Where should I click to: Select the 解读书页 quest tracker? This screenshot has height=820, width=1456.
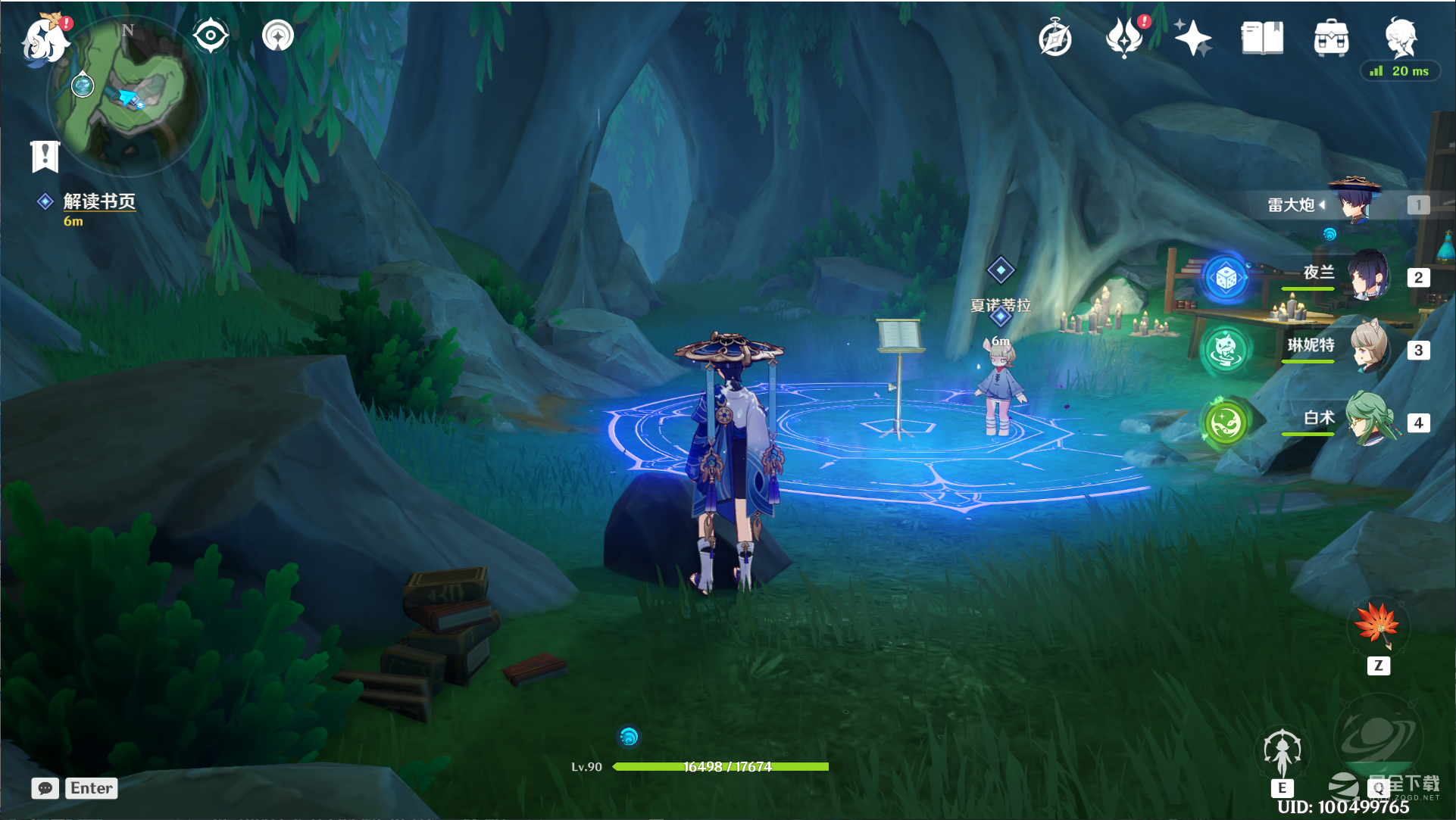(98, 201)
